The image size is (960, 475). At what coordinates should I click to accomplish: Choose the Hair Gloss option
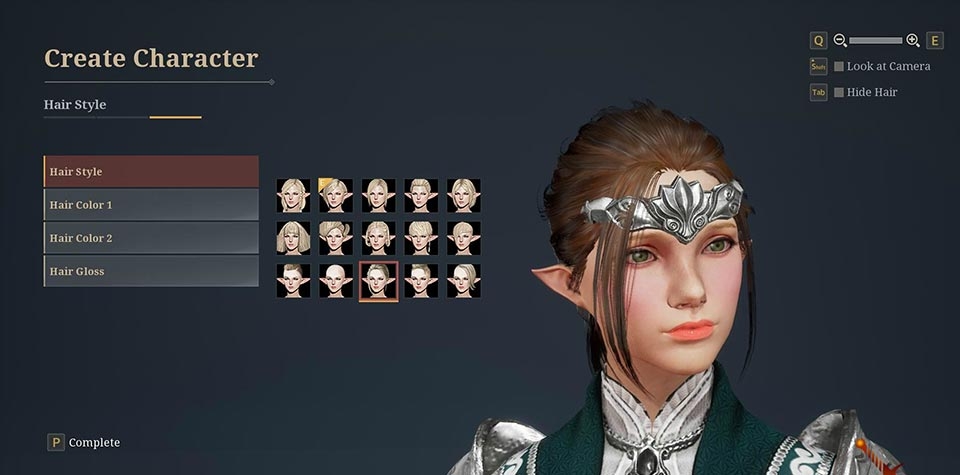151,271
